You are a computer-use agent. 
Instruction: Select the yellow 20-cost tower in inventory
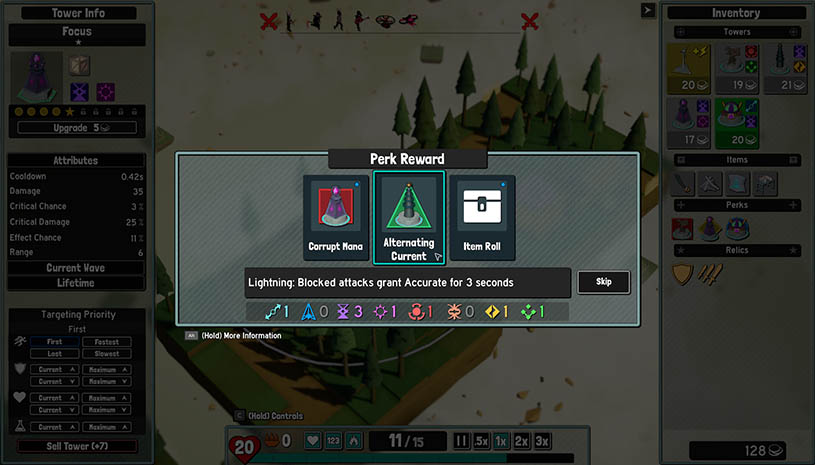tap(690, 66)
